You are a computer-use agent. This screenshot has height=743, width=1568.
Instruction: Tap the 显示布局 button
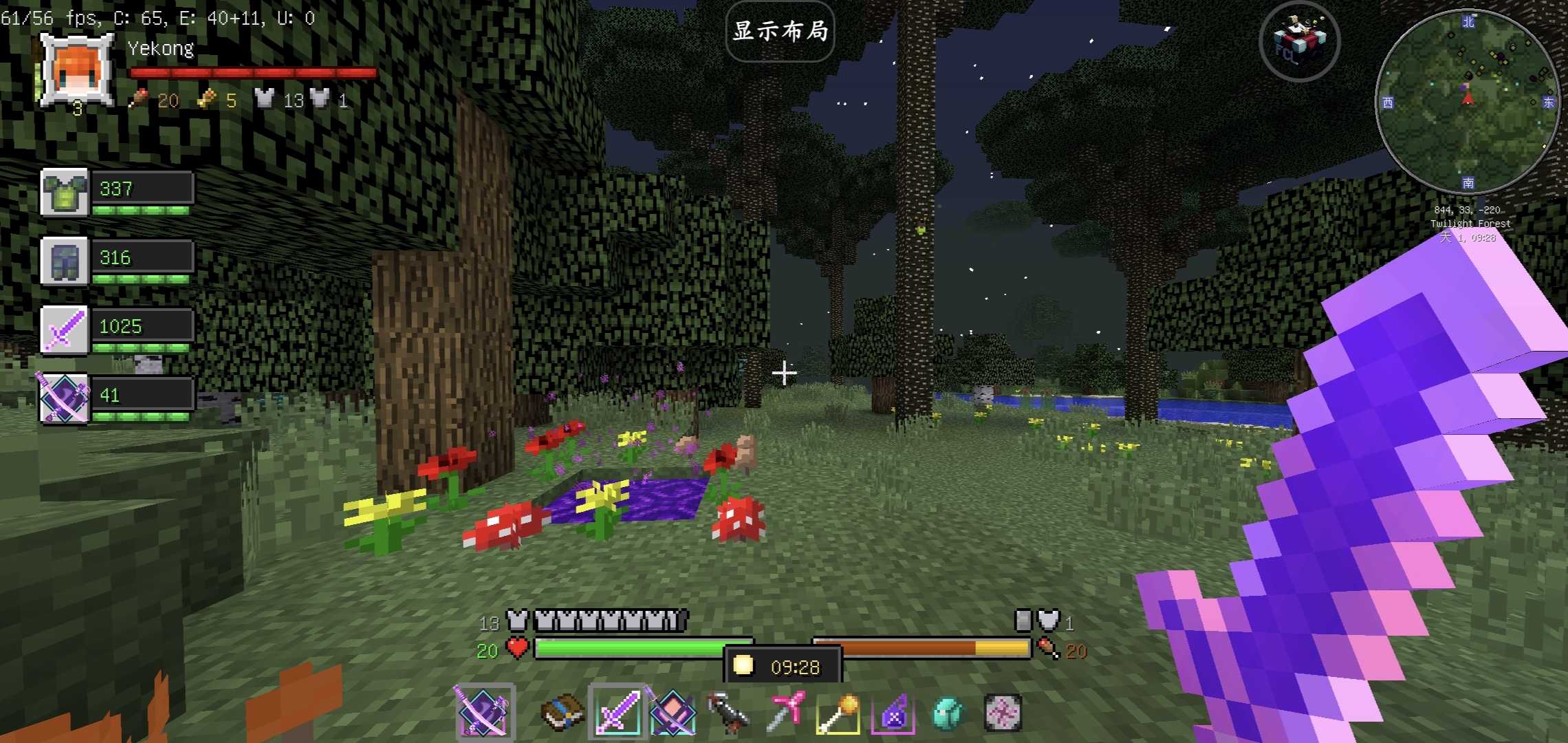(780, 32)
